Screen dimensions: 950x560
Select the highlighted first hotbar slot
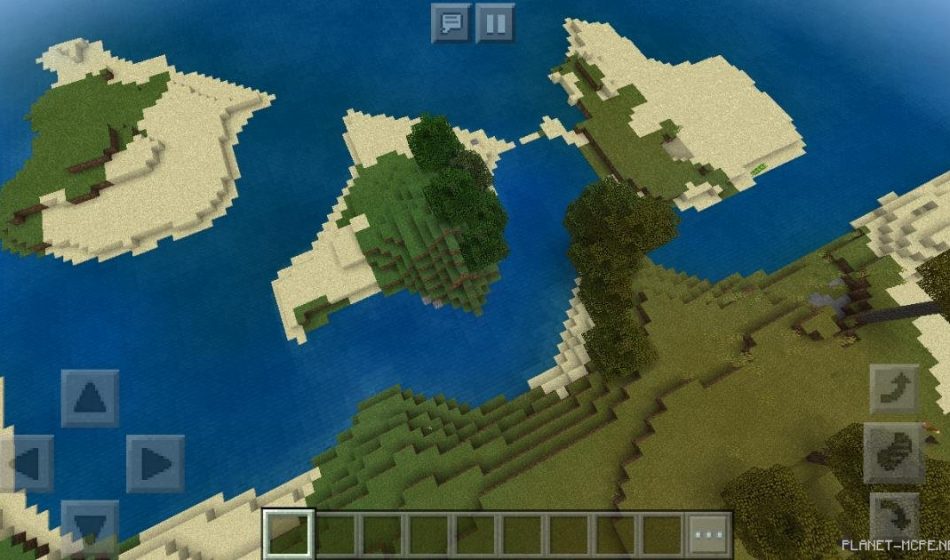[x=290, y=535]
